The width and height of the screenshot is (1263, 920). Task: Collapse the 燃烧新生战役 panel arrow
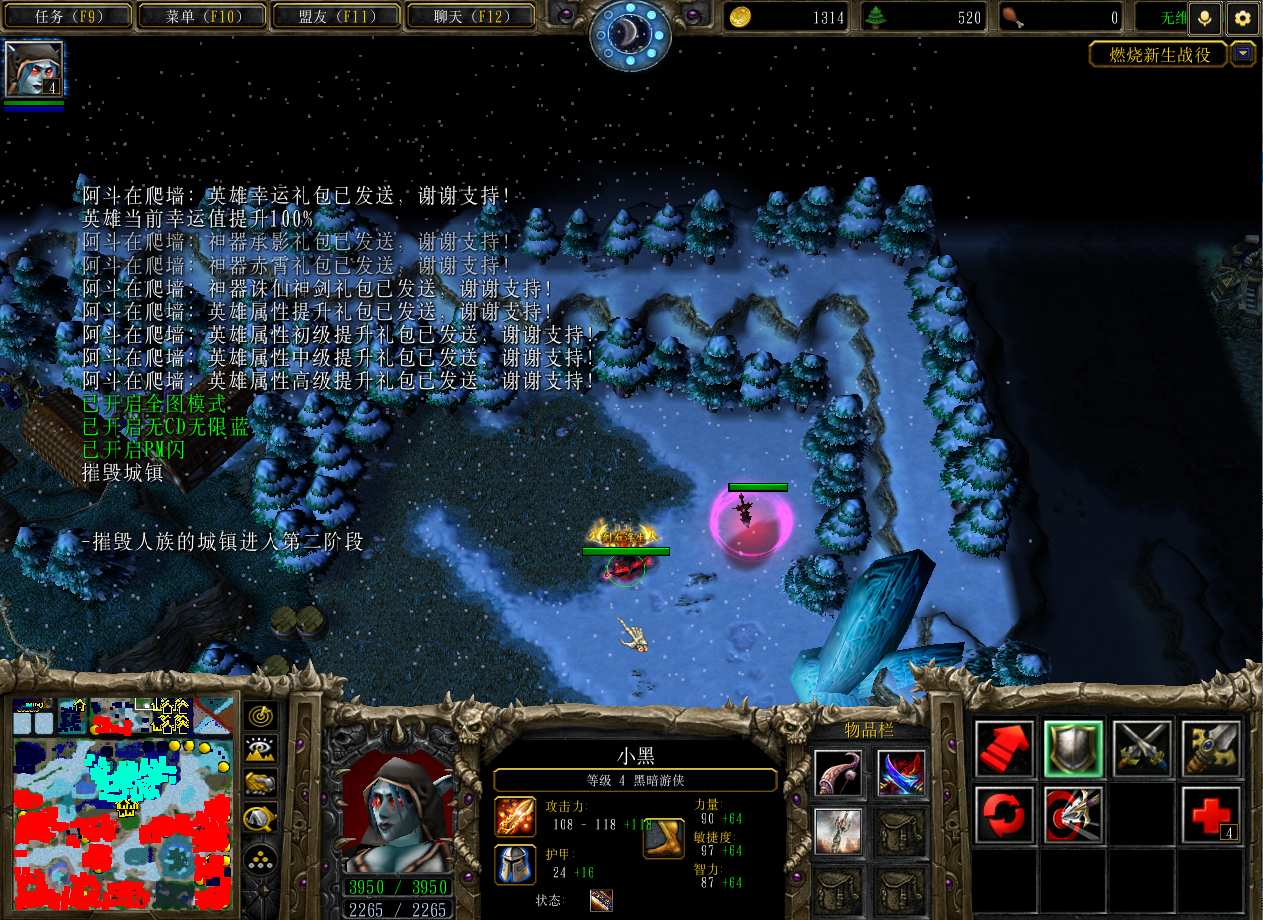click(x=1243, y=54)
